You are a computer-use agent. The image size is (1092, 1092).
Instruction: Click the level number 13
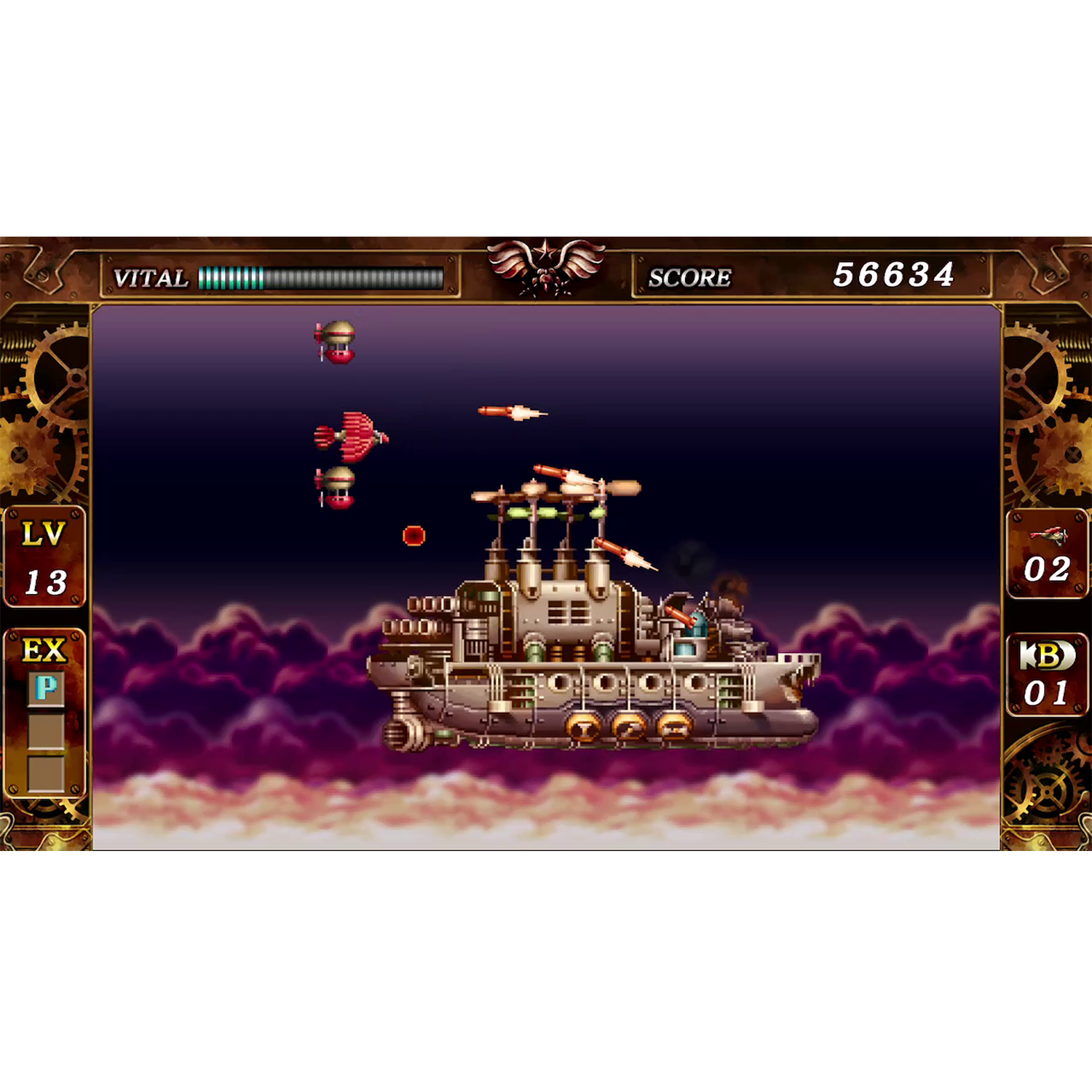coord(47,582)
